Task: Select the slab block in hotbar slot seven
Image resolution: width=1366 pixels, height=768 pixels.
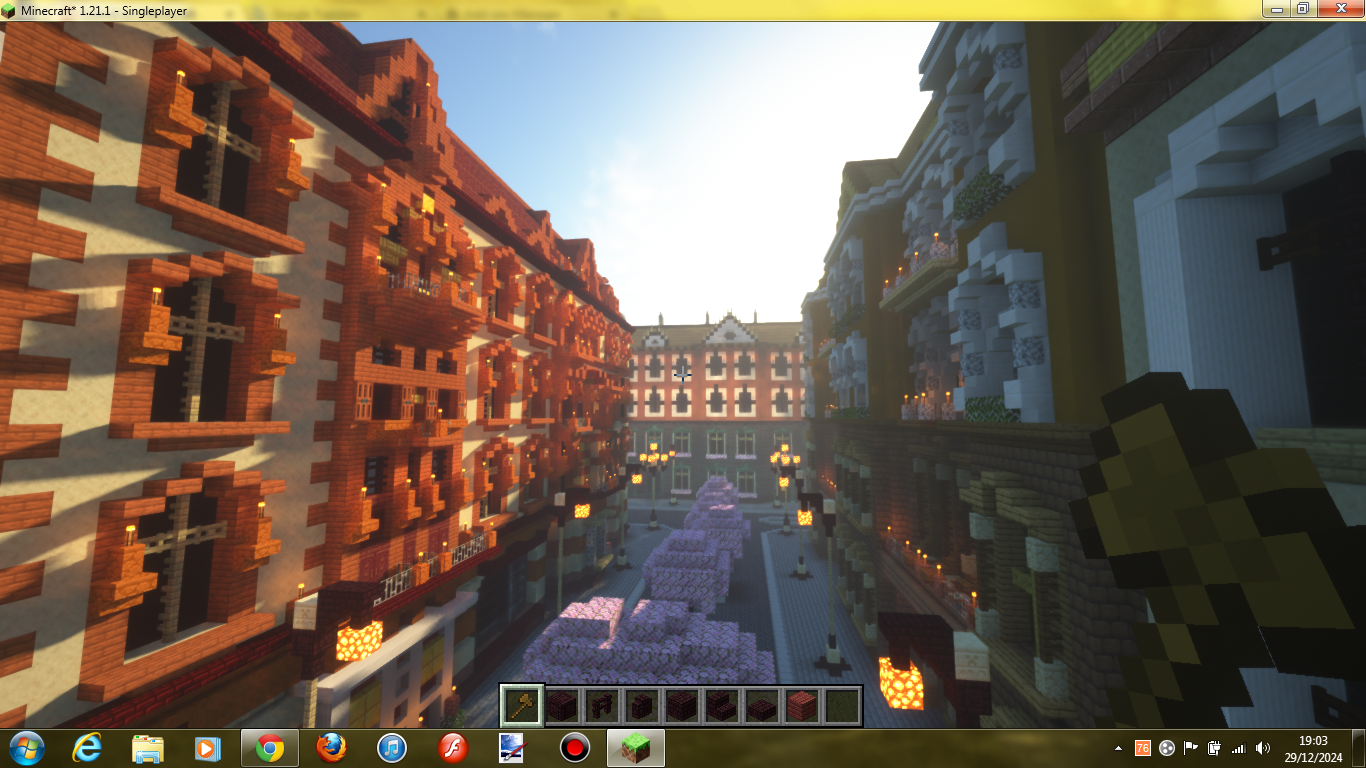Action: [x=762, y=707]
